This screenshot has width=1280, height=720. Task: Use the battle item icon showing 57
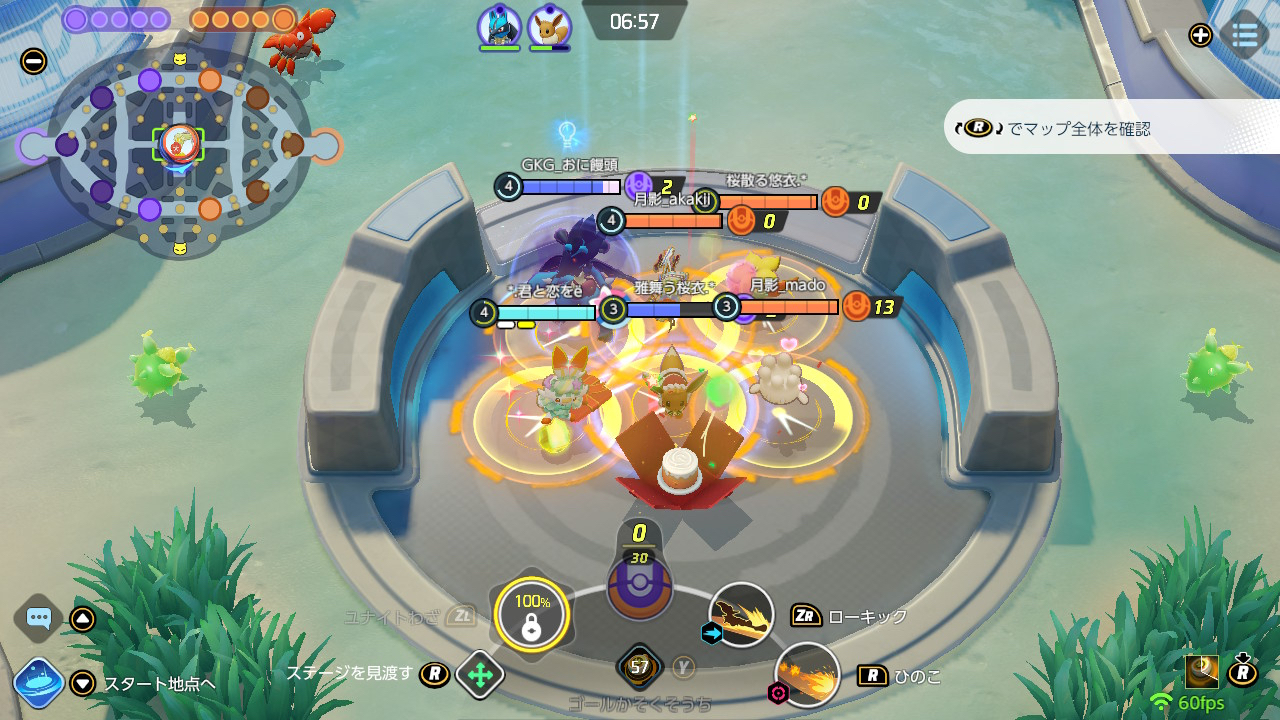[640, 667]
